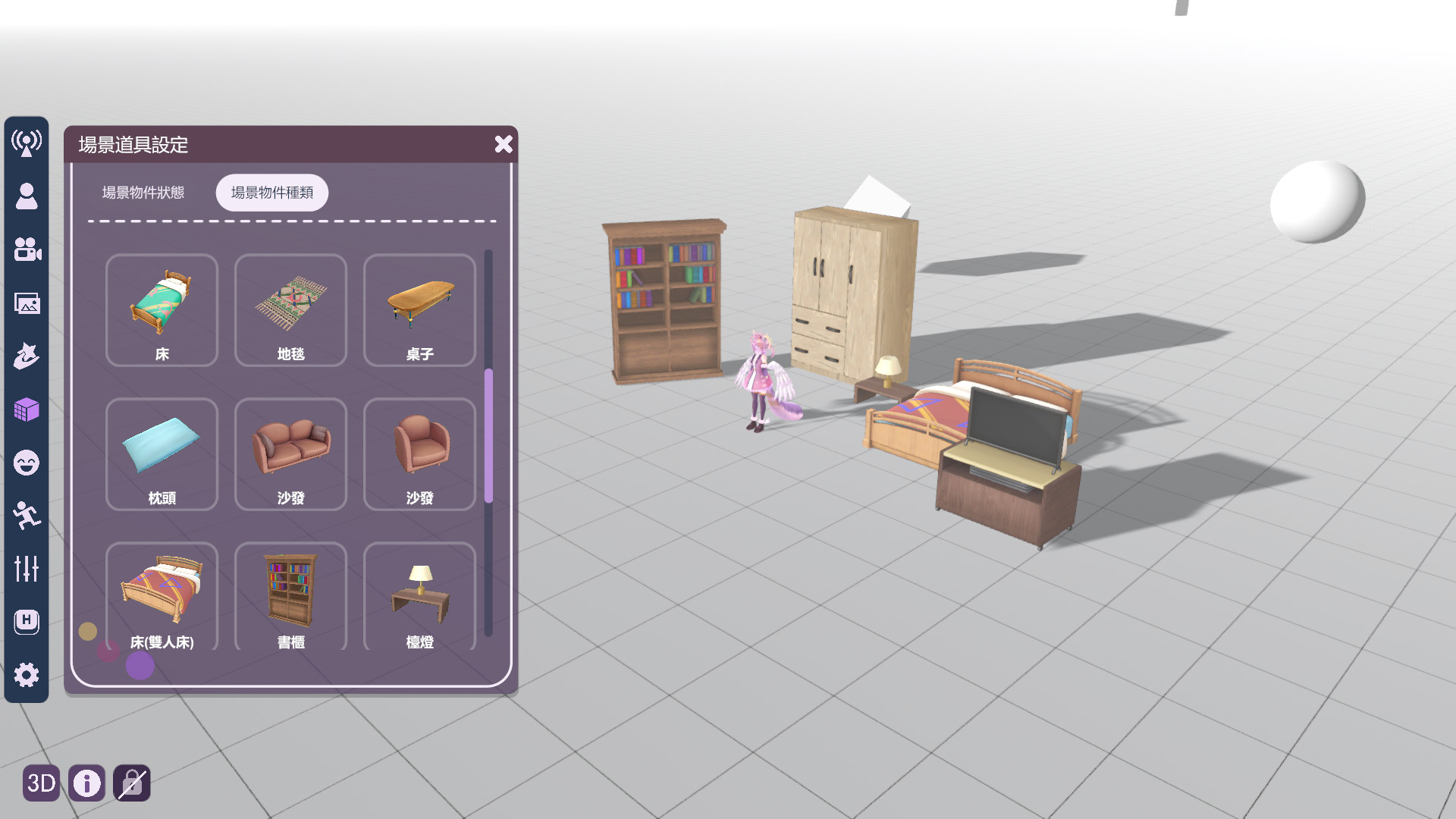The image size is (1456, 819).
Task: Toggle the info display button
Action: (x=86, y=784)
